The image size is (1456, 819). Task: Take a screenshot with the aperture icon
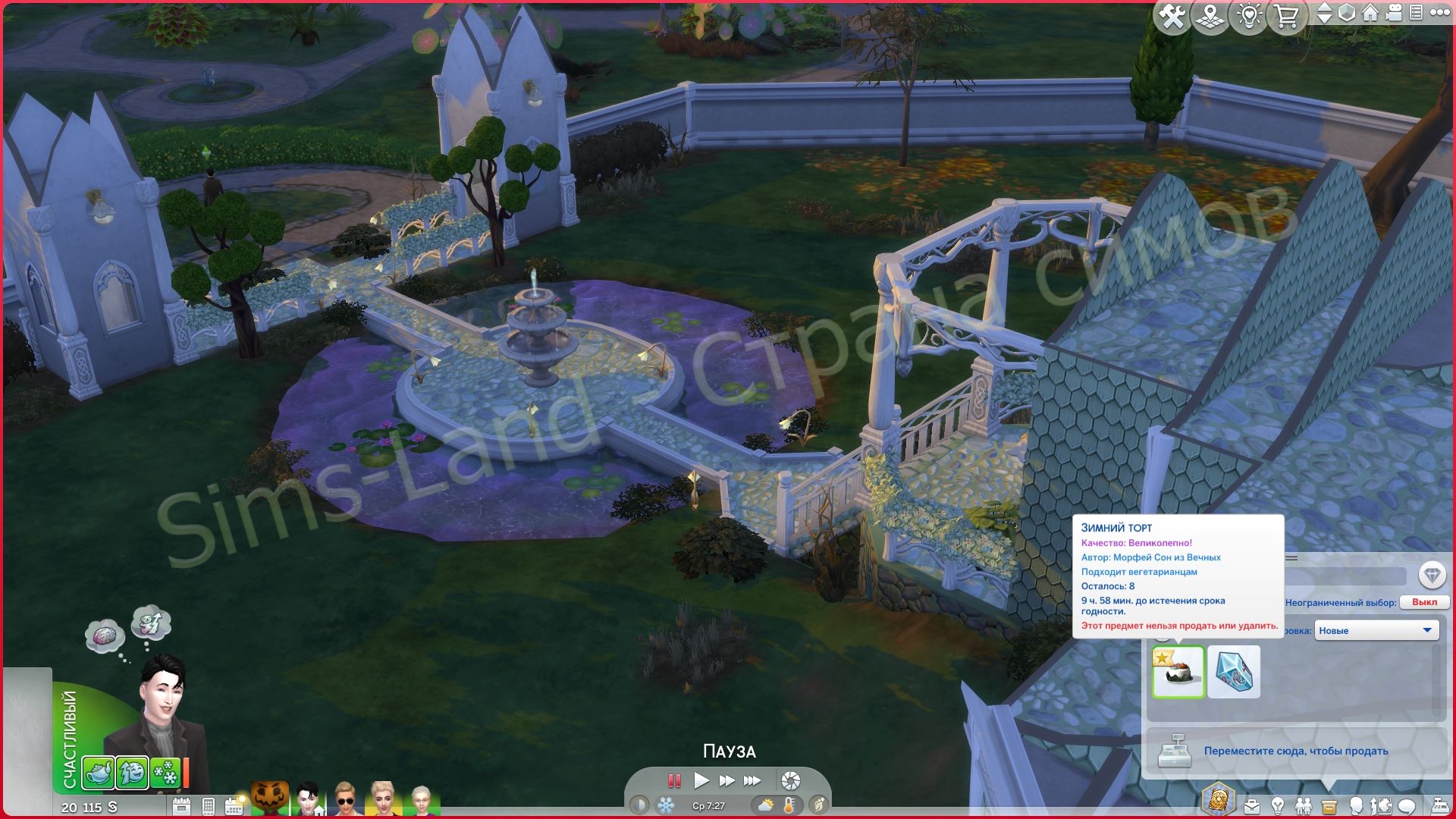[x=790, y=780]
